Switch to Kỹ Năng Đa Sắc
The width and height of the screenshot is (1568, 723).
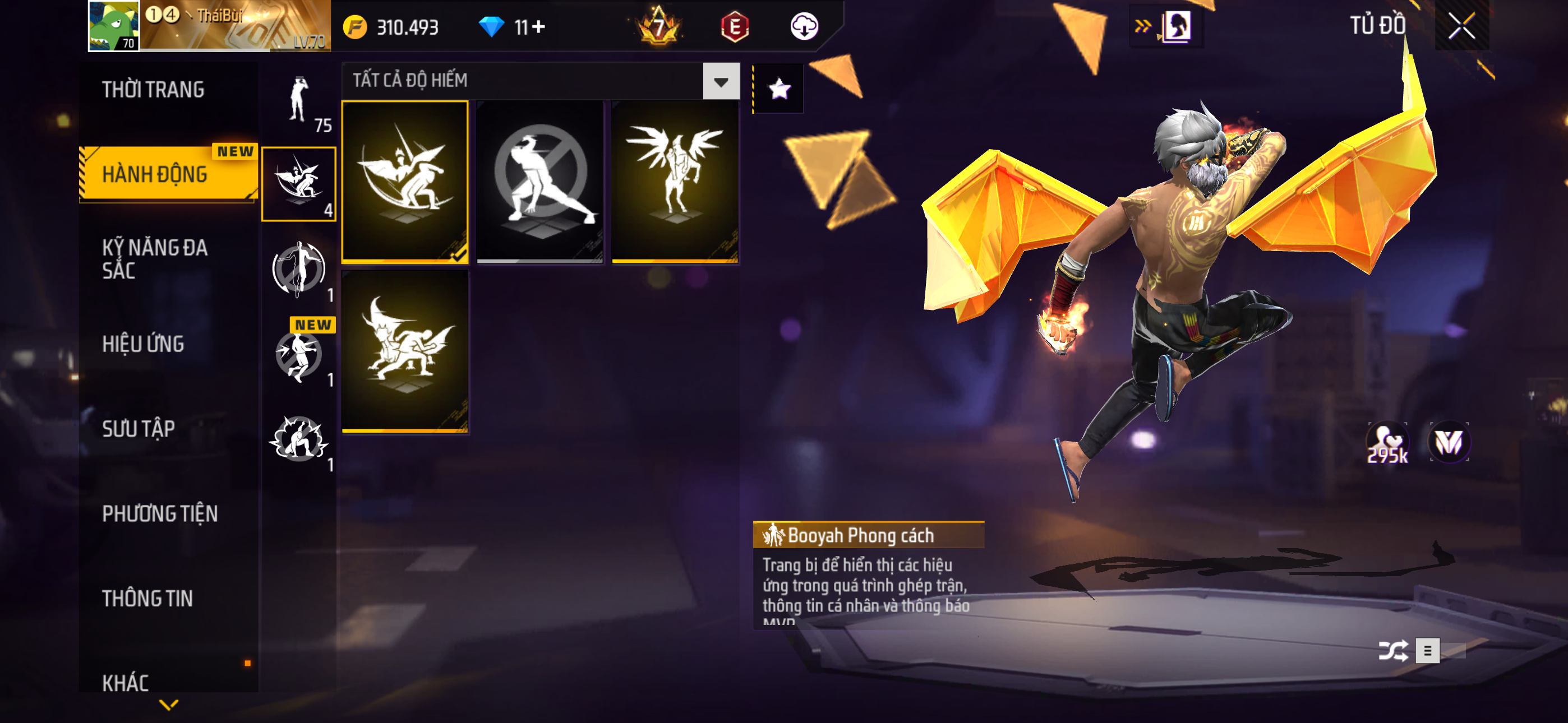[155, 258]
